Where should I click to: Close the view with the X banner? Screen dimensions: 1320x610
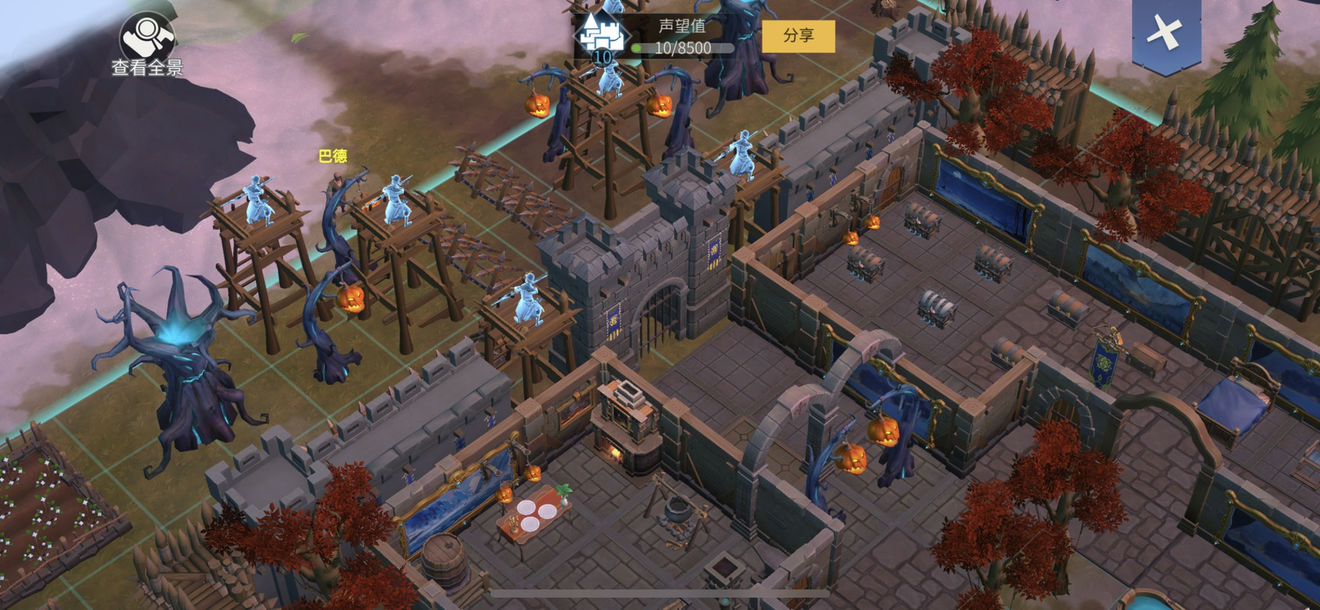pos(1165,32)
